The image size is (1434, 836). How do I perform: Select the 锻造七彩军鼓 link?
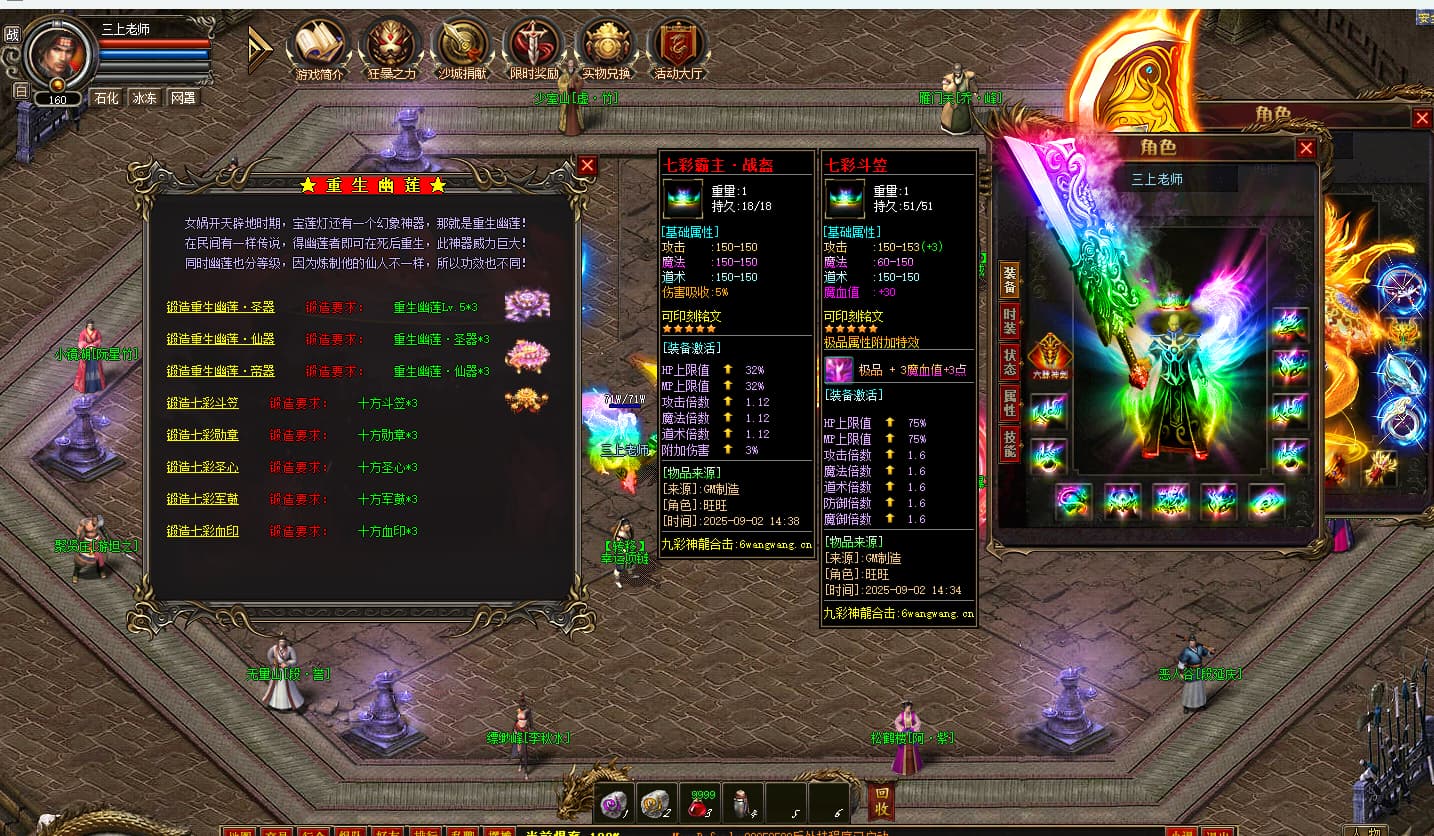[202, 499]
